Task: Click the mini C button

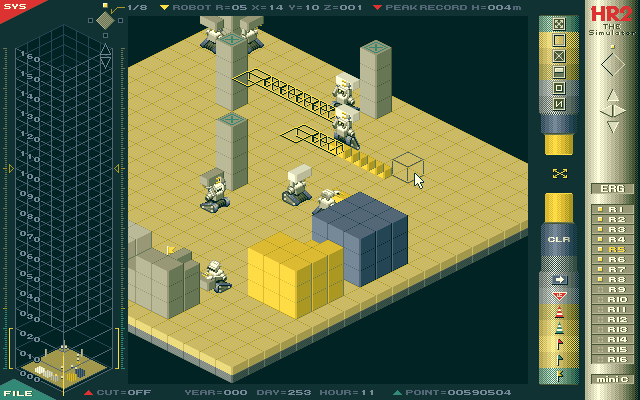Action: (x=612, y=379)
